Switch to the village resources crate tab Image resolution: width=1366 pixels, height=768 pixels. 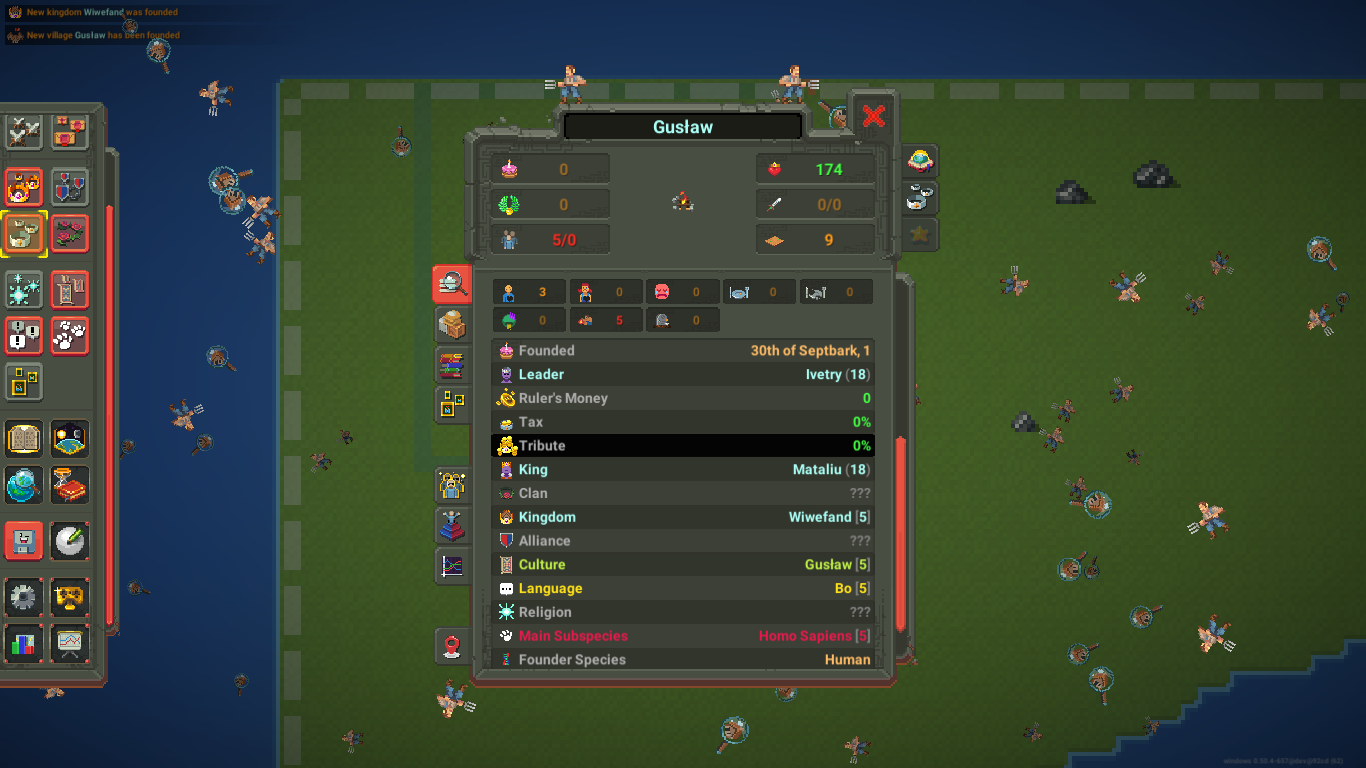point(452,323)
